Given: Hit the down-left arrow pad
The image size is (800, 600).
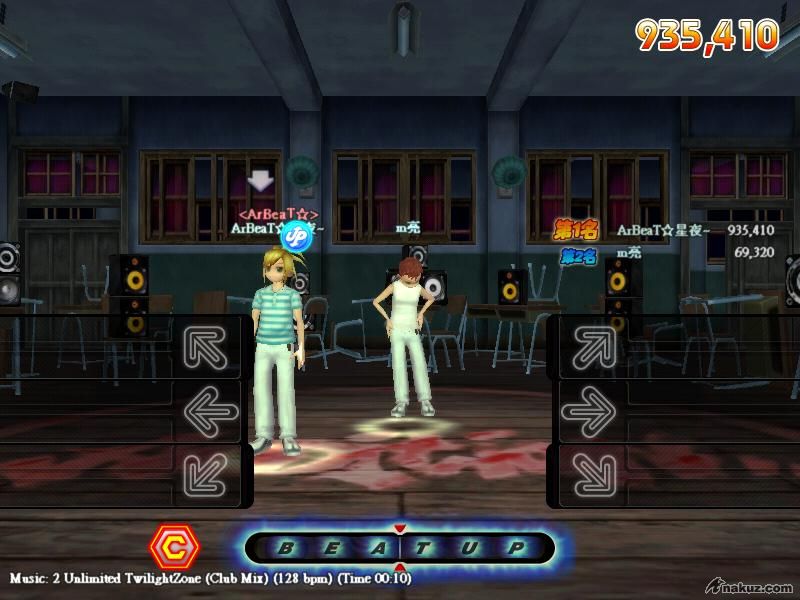Looking at the screenshot, I should 211,473.
